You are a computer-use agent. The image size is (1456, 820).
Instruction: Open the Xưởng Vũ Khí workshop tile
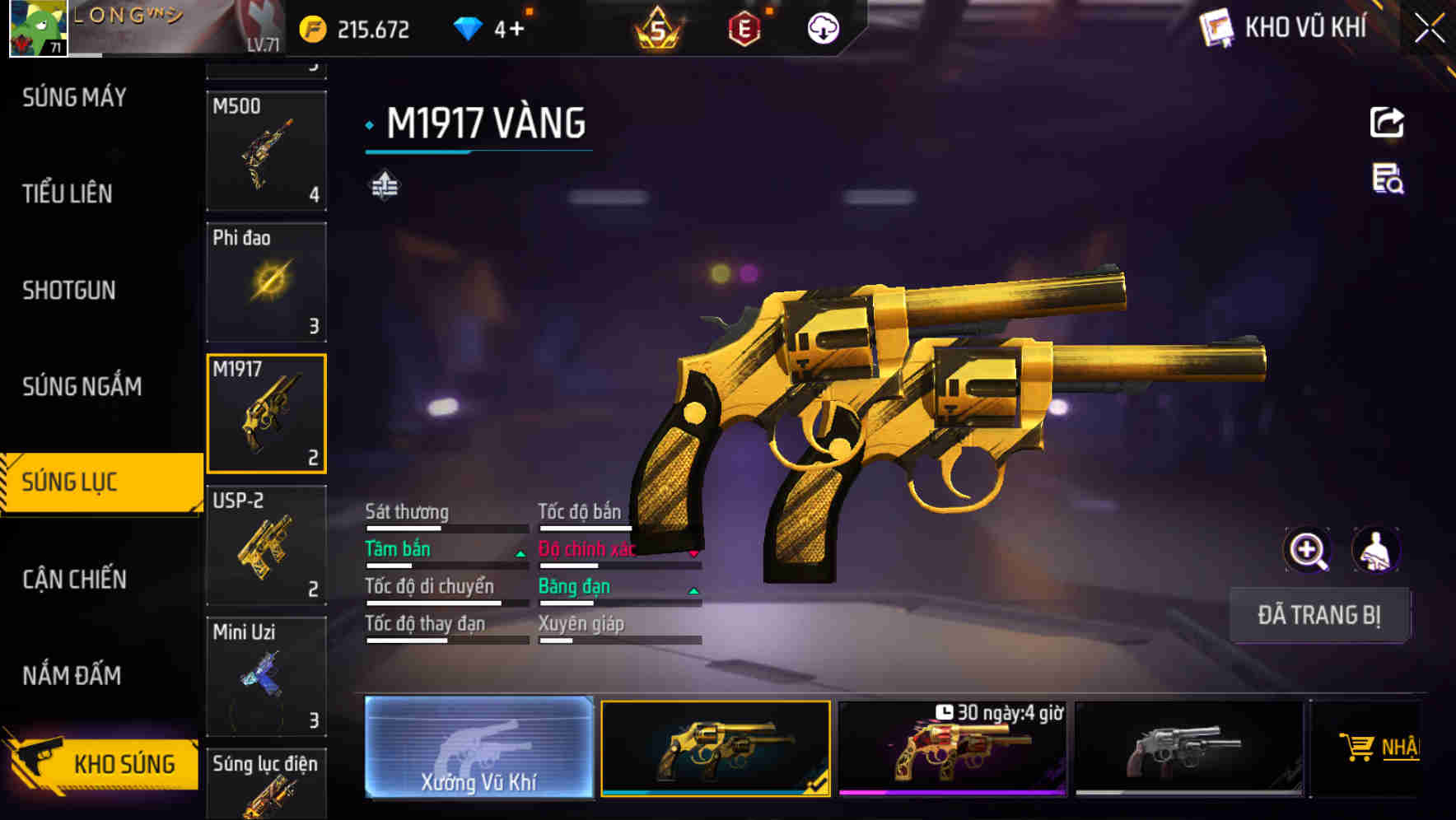478,748
